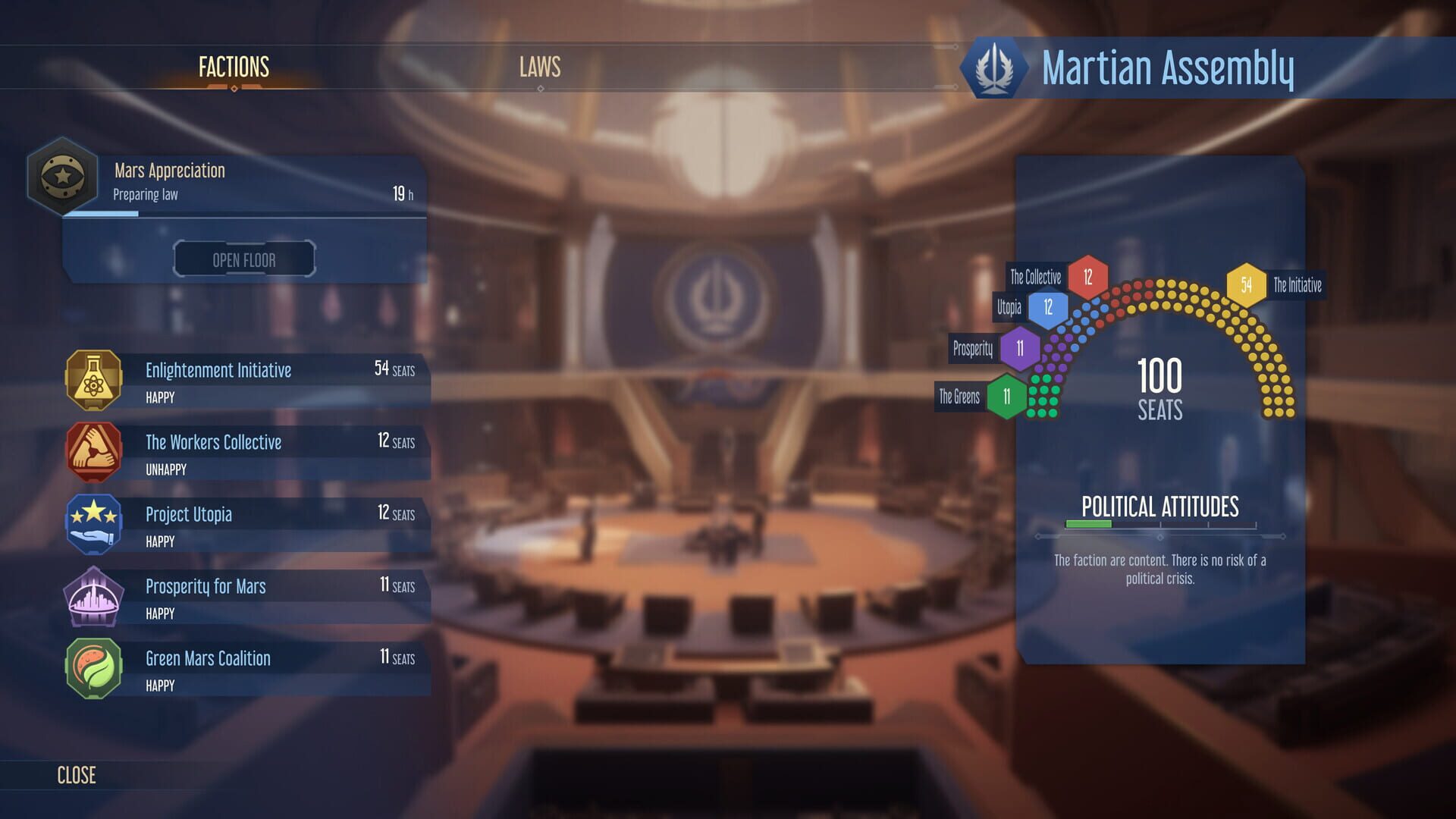Switch to the Factions tab
Viewport: 1456px width, 819px height.
pyautogui.click(x=233, y=67)
